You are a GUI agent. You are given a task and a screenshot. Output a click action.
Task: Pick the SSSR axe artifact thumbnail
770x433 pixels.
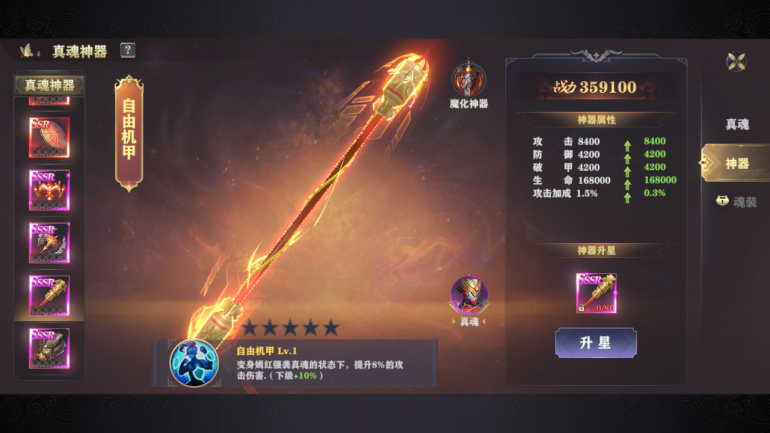click(x=49, y=242)
